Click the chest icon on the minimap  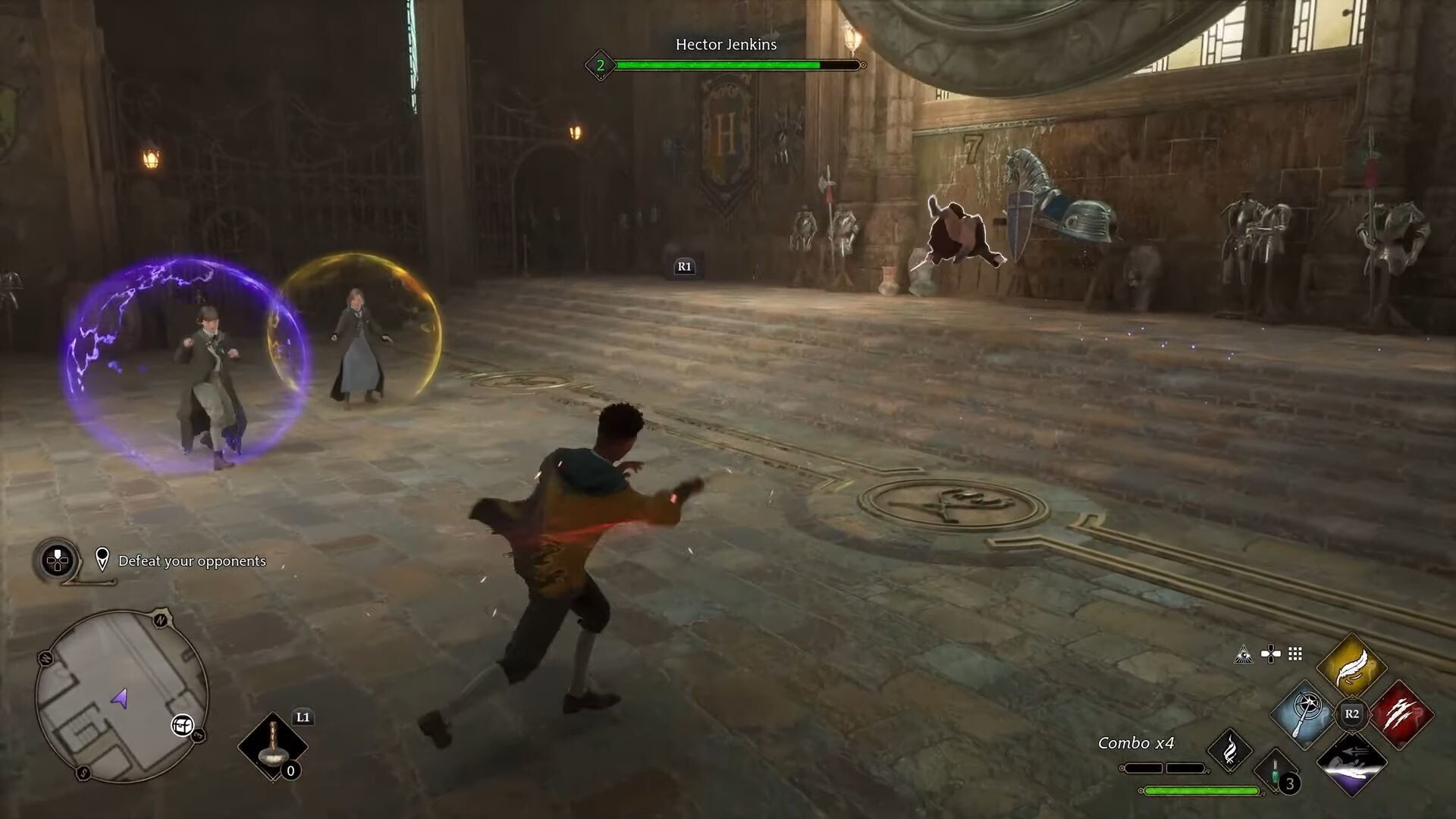tap(182, 726)
